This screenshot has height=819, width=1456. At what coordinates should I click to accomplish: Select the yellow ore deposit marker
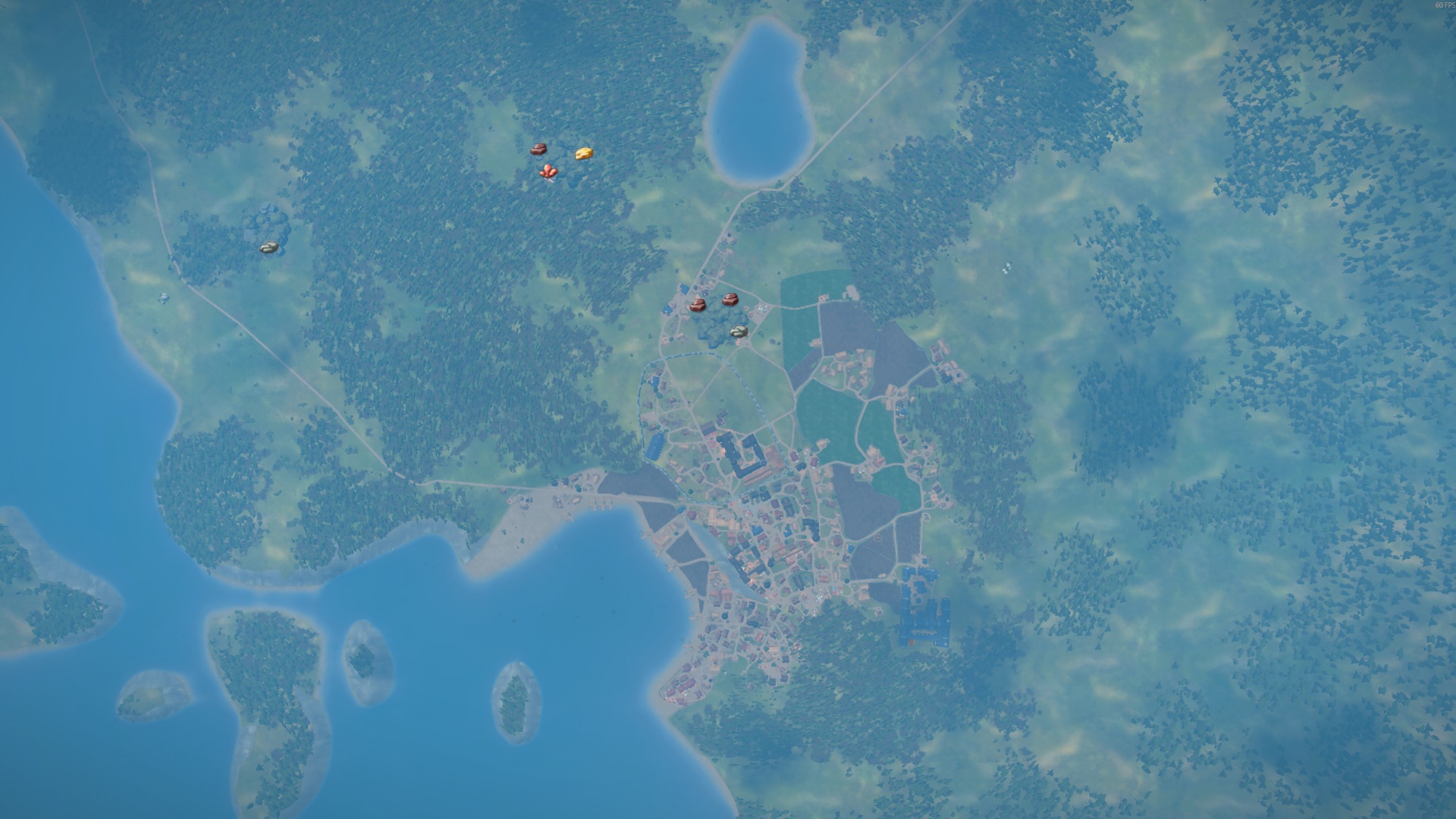pos(583,153)
